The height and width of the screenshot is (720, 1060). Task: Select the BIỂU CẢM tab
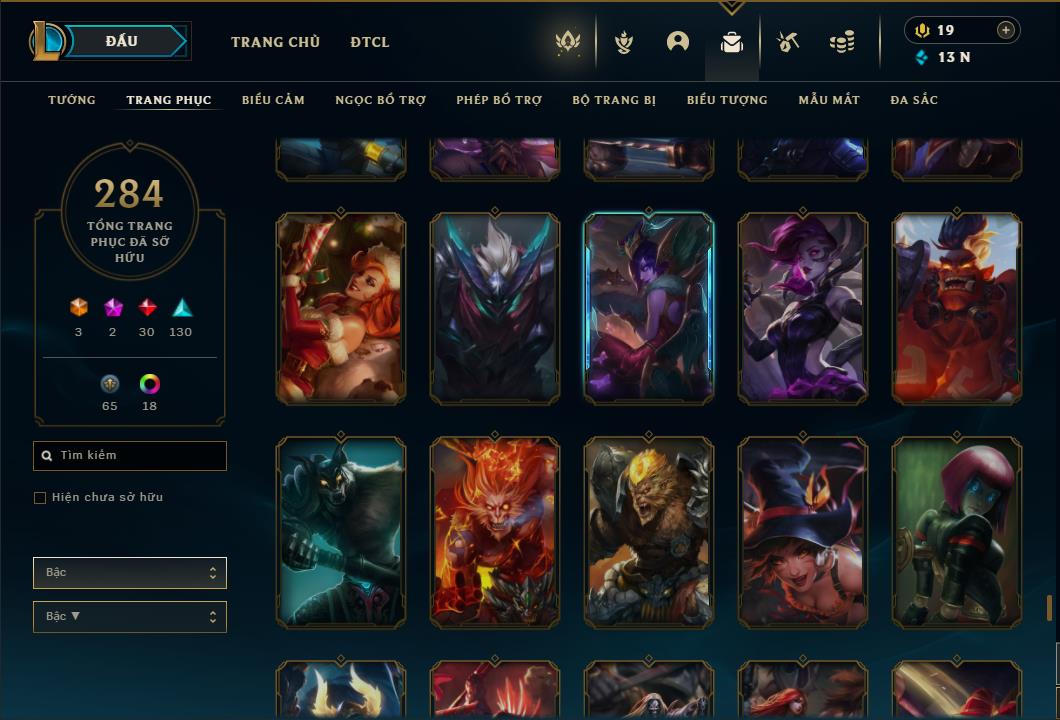pyautogui.click(x=273, y=100)
